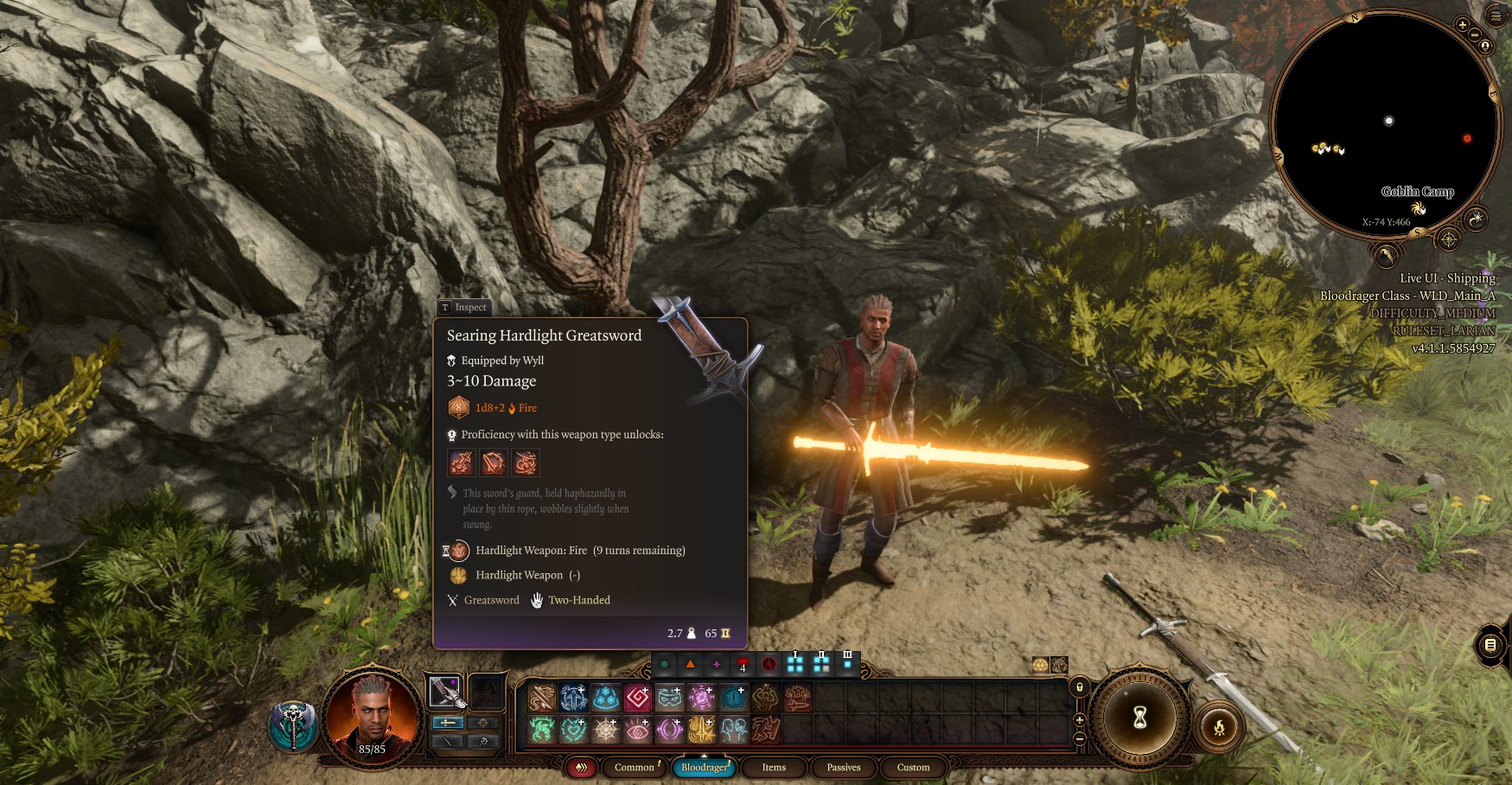This screenshot has height=785, width=1512.
Task: Click the hourglass end turn button
Action: [x=1139, y=717]
